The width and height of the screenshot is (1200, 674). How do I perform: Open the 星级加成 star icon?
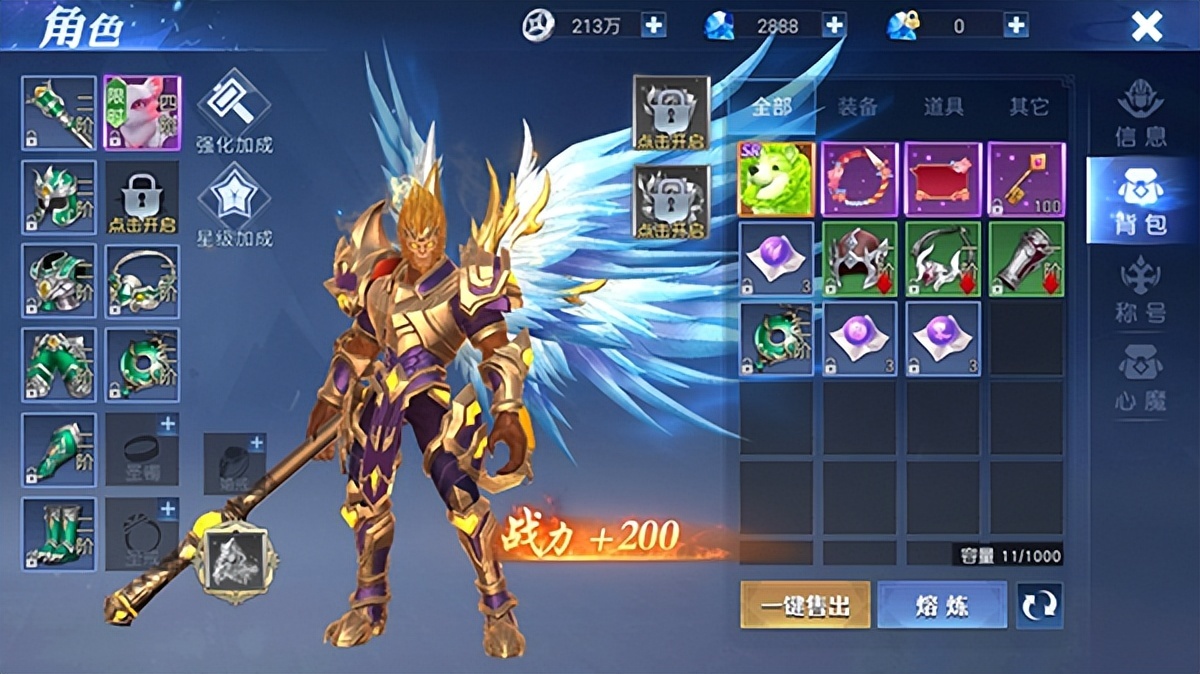pos(234,204)
